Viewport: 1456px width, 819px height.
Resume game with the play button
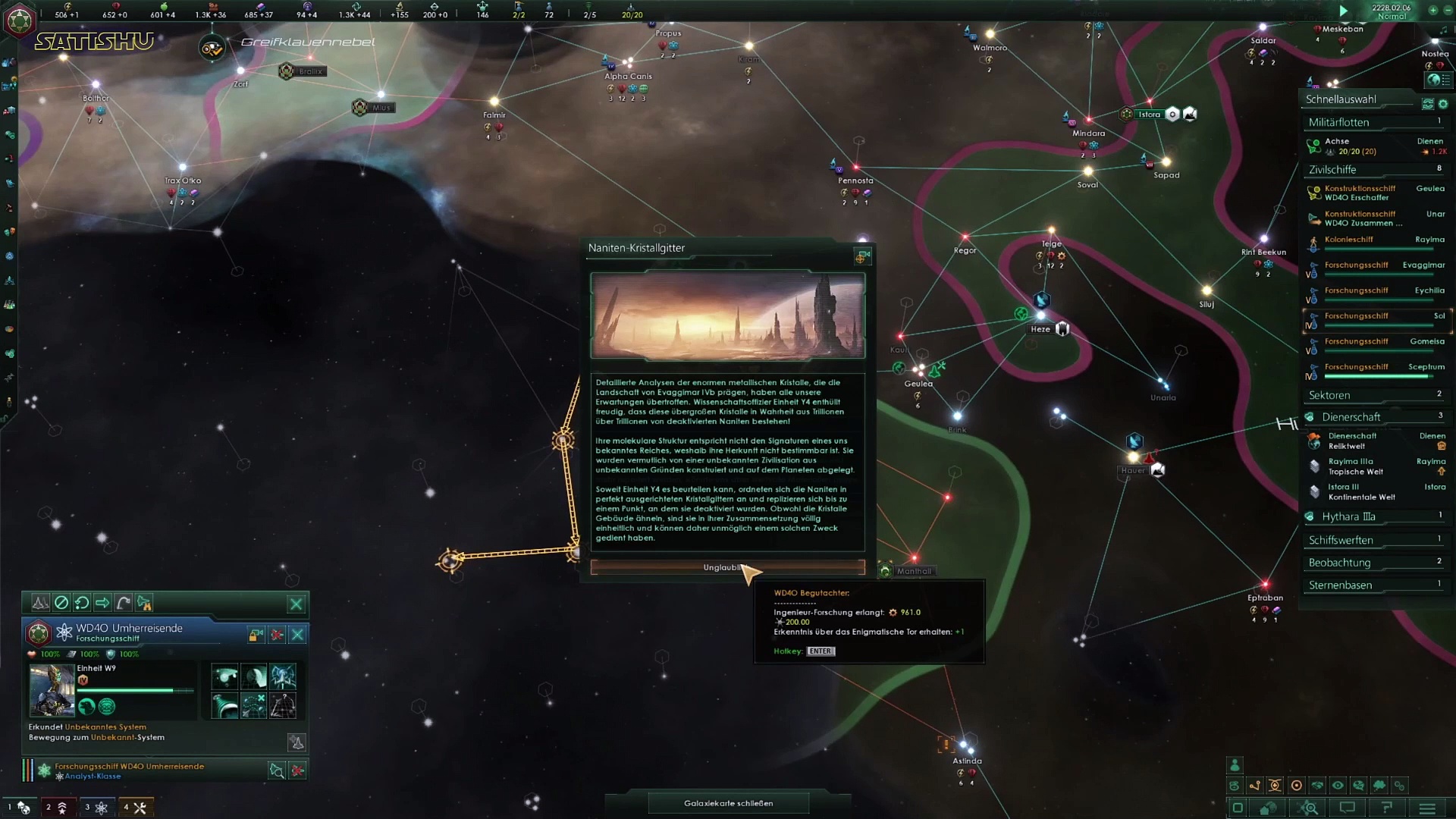tap(1343, 11)
